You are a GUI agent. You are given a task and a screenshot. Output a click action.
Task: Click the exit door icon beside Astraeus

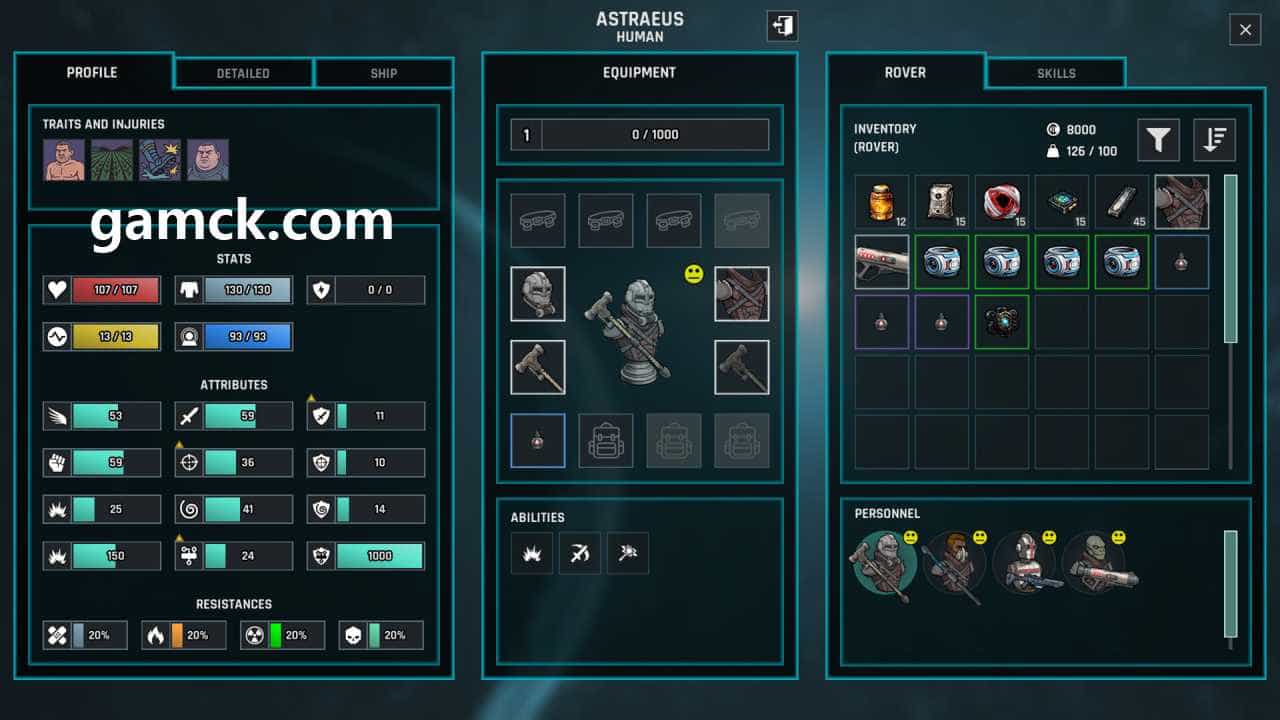coord(782,26)
